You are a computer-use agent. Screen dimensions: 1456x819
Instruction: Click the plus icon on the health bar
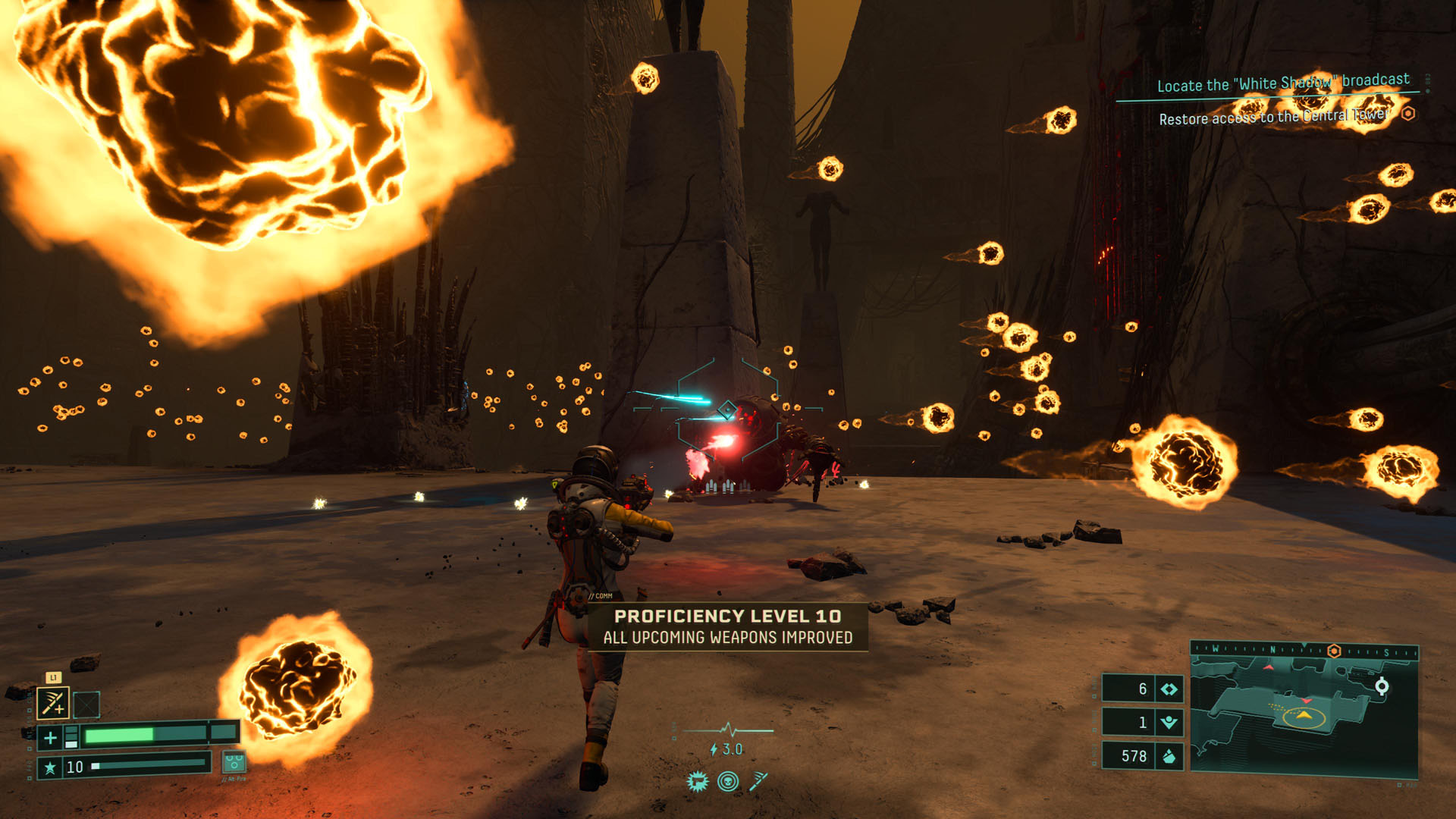(x=51, y=737)
